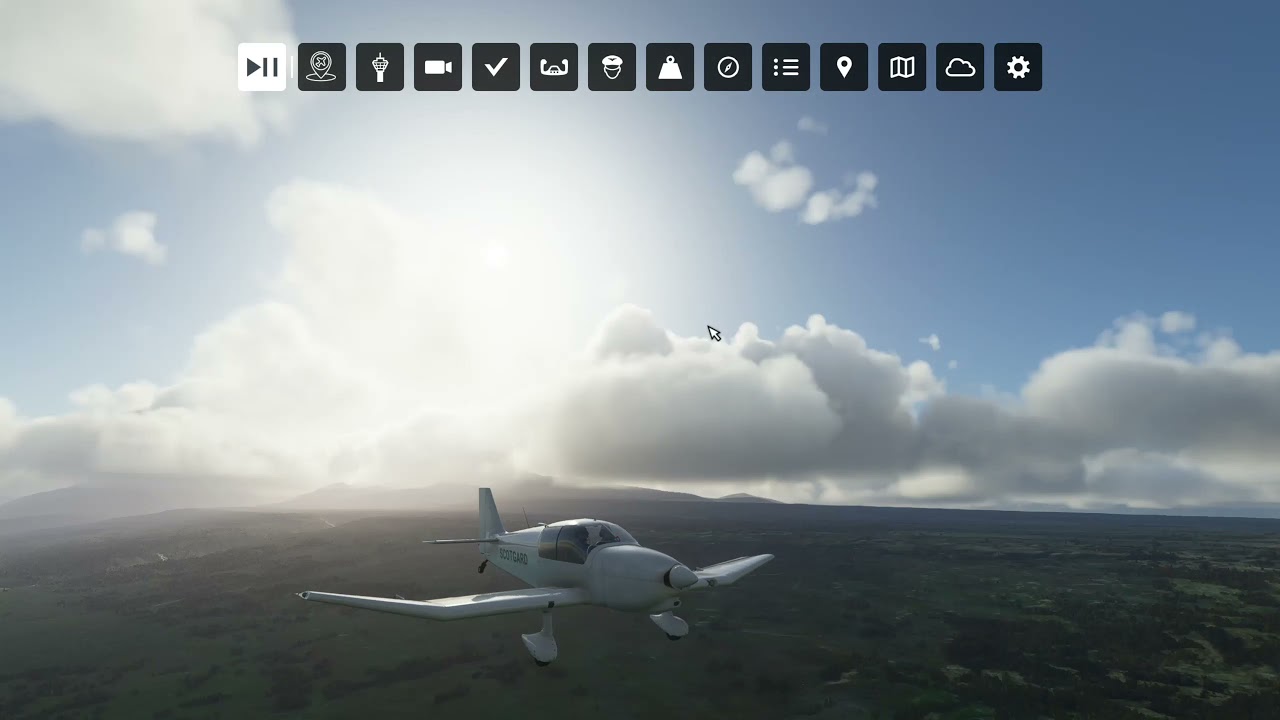Show the compass navigation panel
Screen dimensions: 1280x720
(728, 67)
